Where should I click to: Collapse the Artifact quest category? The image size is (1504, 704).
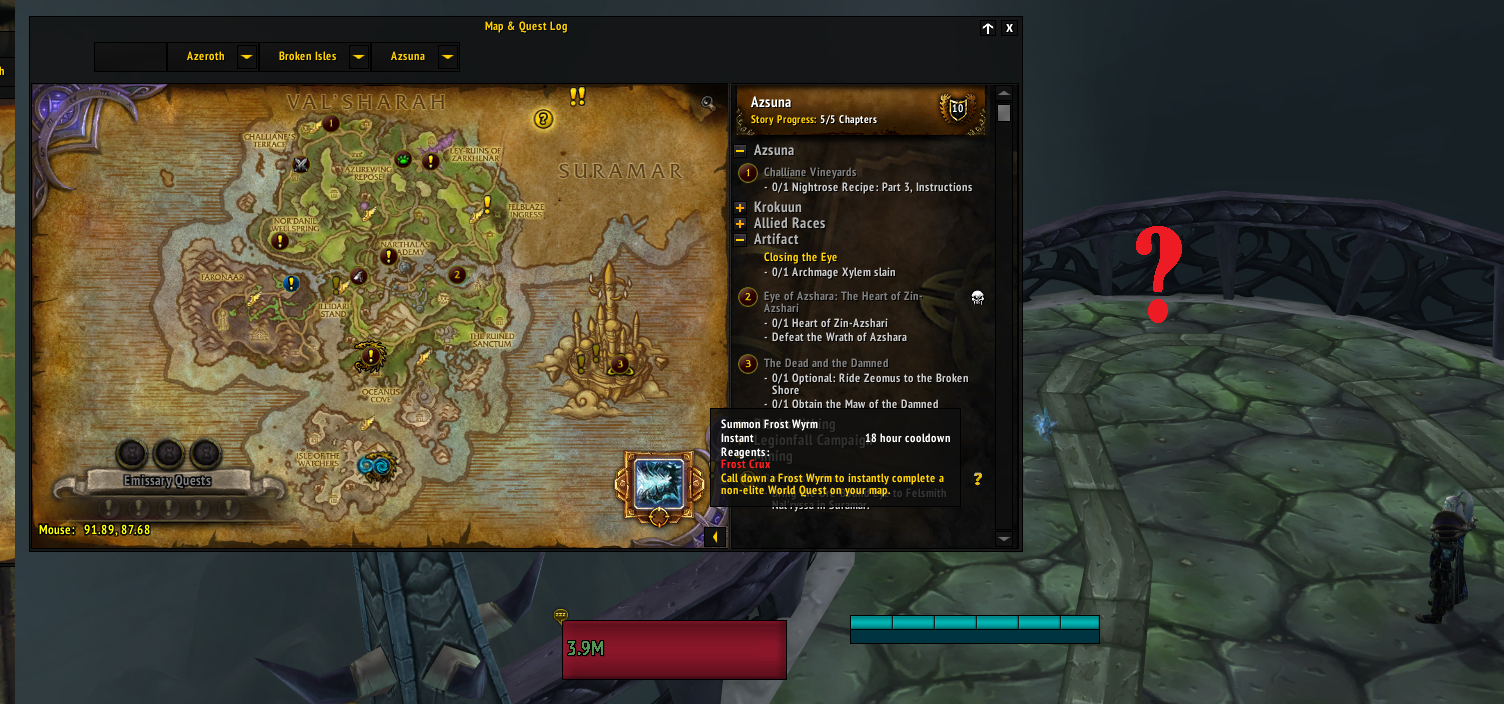click(x=740, y=240)
